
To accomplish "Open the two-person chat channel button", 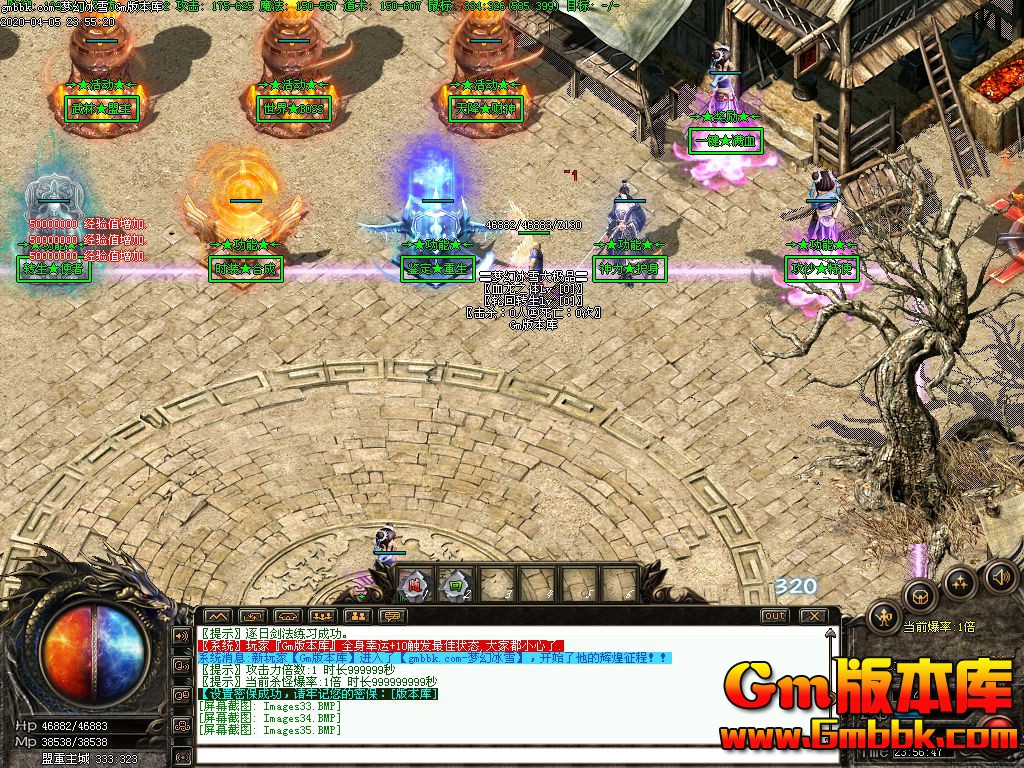I will click(x=357, y=616).
